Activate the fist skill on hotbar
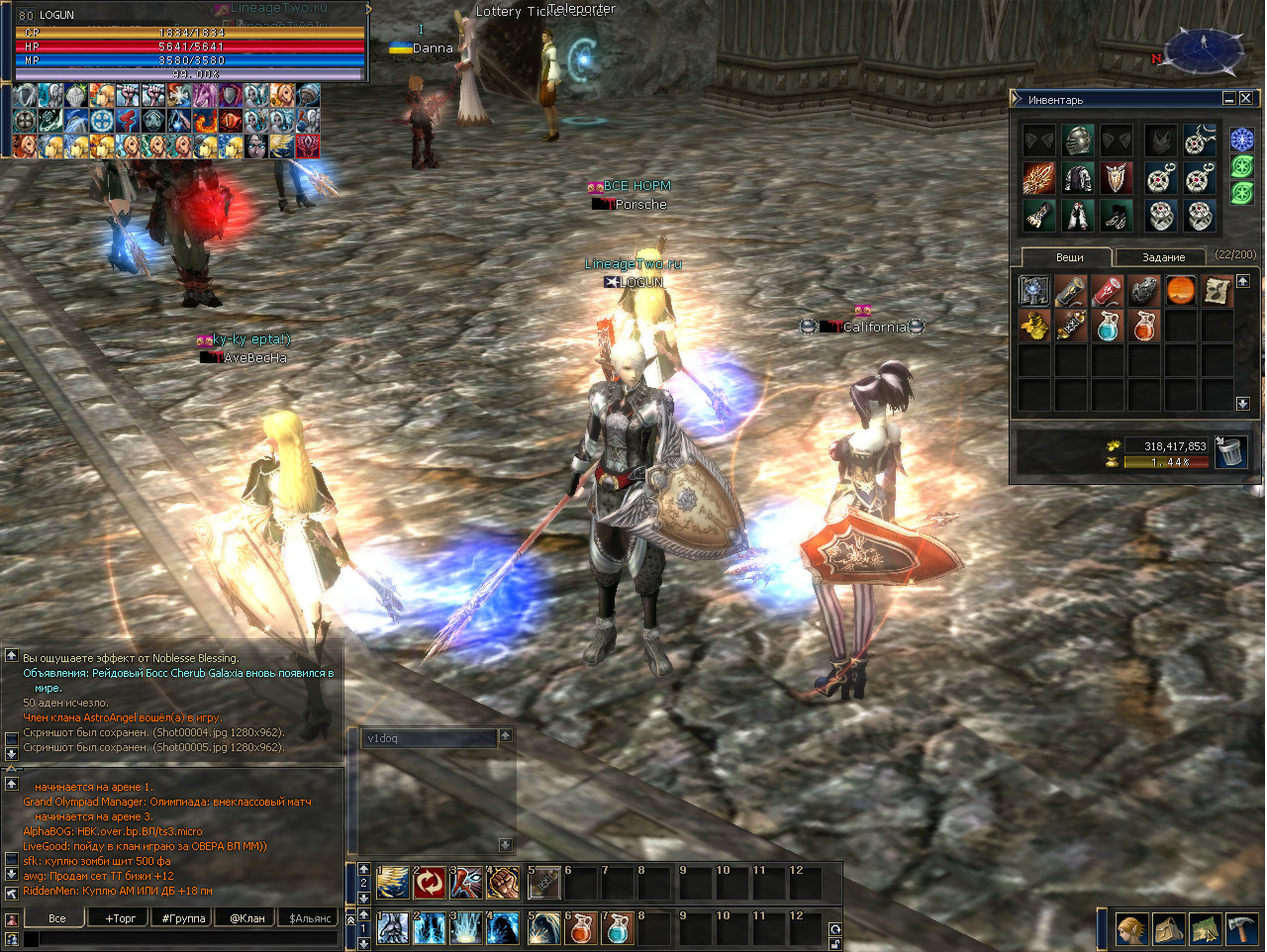Image resolution: width=1267 pixels, height=952 pixels. [x=503, y=883]
